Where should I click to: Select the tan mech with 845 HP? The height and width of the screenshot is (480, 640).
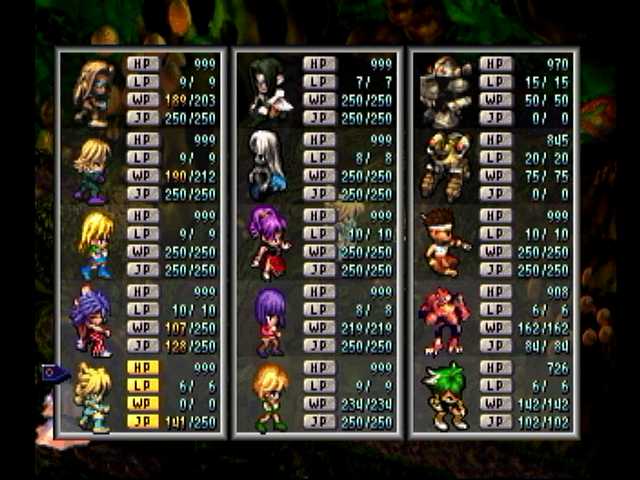pos(445,166)
